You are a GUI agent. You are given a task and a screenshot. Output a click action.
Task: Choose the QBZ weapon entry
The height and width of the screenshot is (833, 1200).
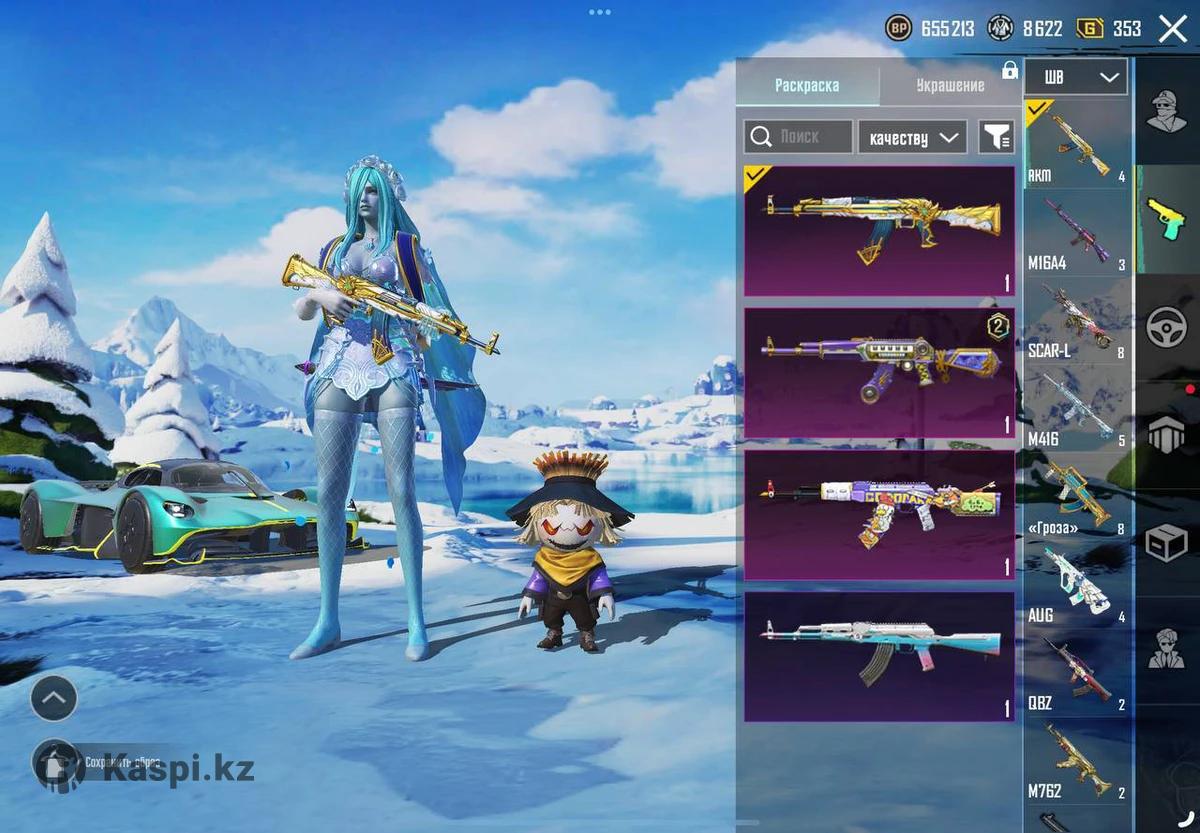[1077, 674]
